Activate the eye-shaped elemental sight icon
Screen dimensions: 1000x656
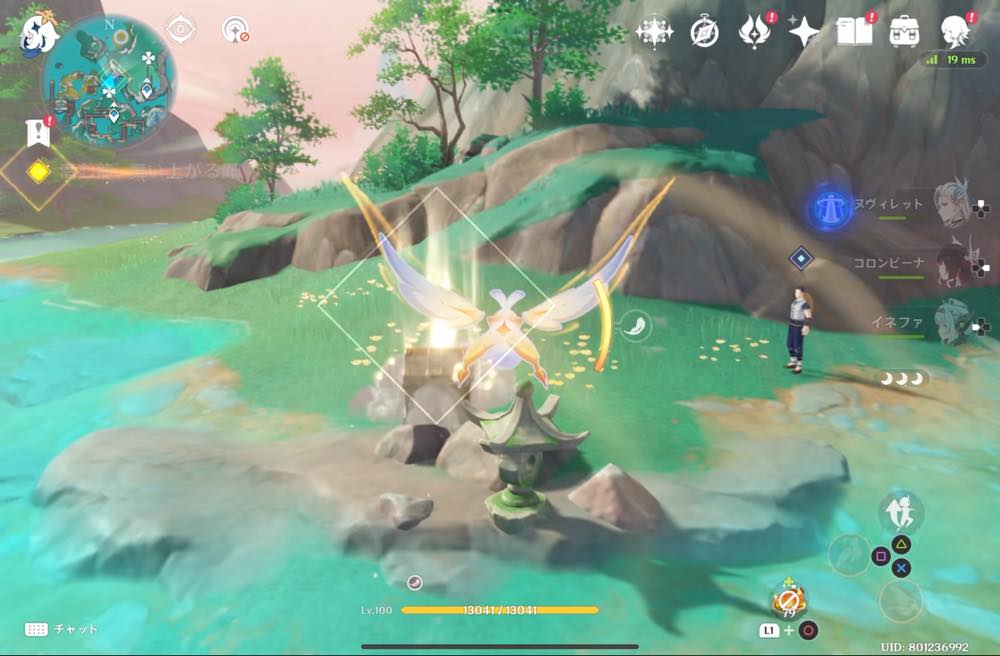click(x=181, y=30)
